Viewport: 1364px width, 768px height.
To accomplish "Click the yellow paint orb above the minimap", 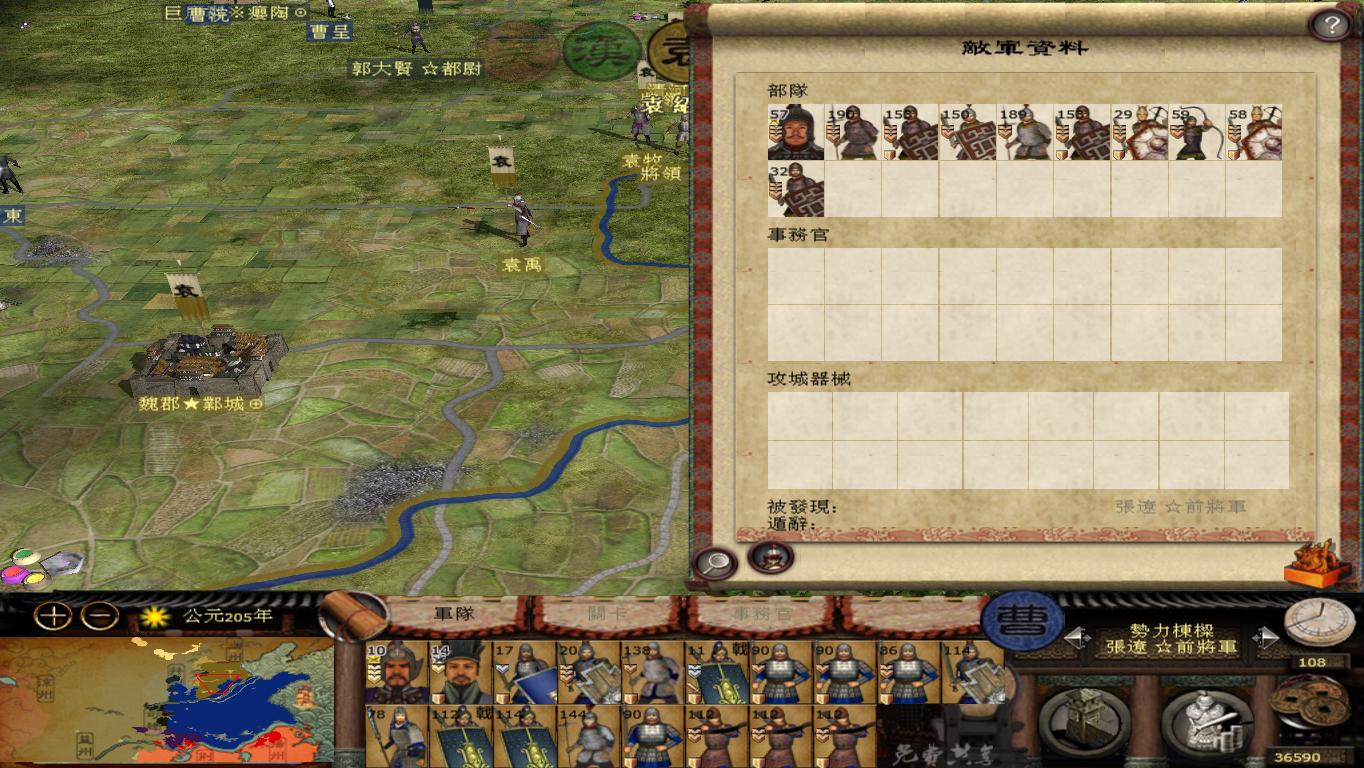I will (34, 576).
